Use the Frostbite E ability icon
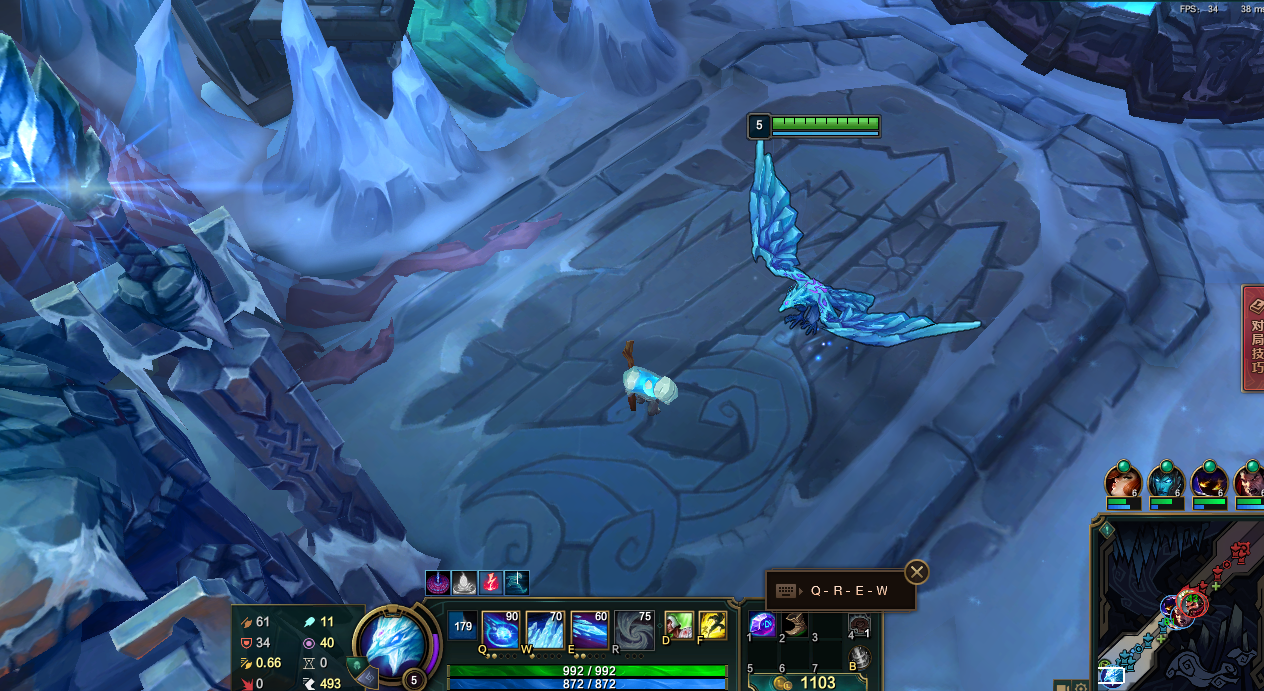 pos(589,631)
